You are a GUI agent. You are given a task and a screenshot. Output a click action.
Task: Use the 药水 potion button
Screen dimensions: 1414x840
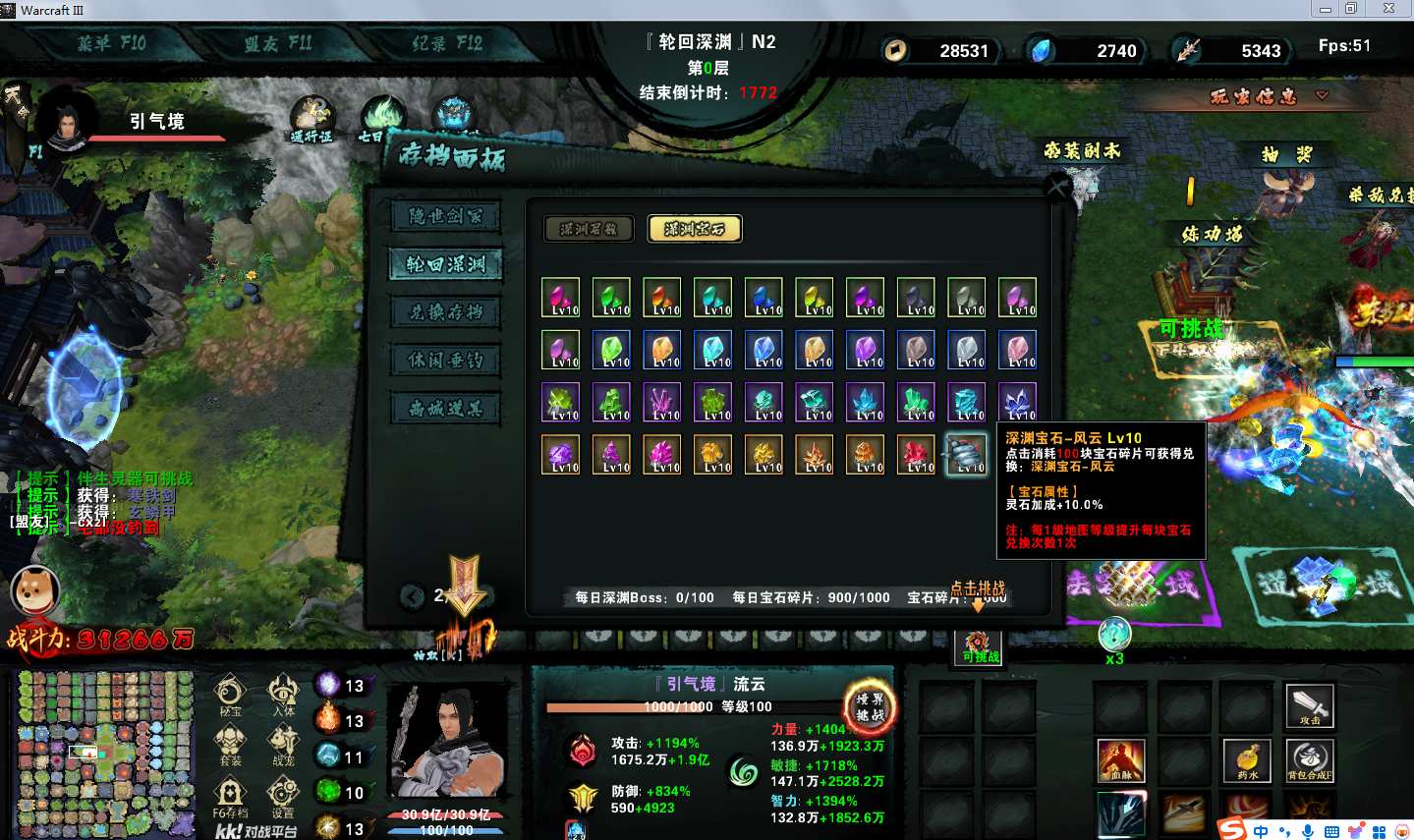[1247, 759]
